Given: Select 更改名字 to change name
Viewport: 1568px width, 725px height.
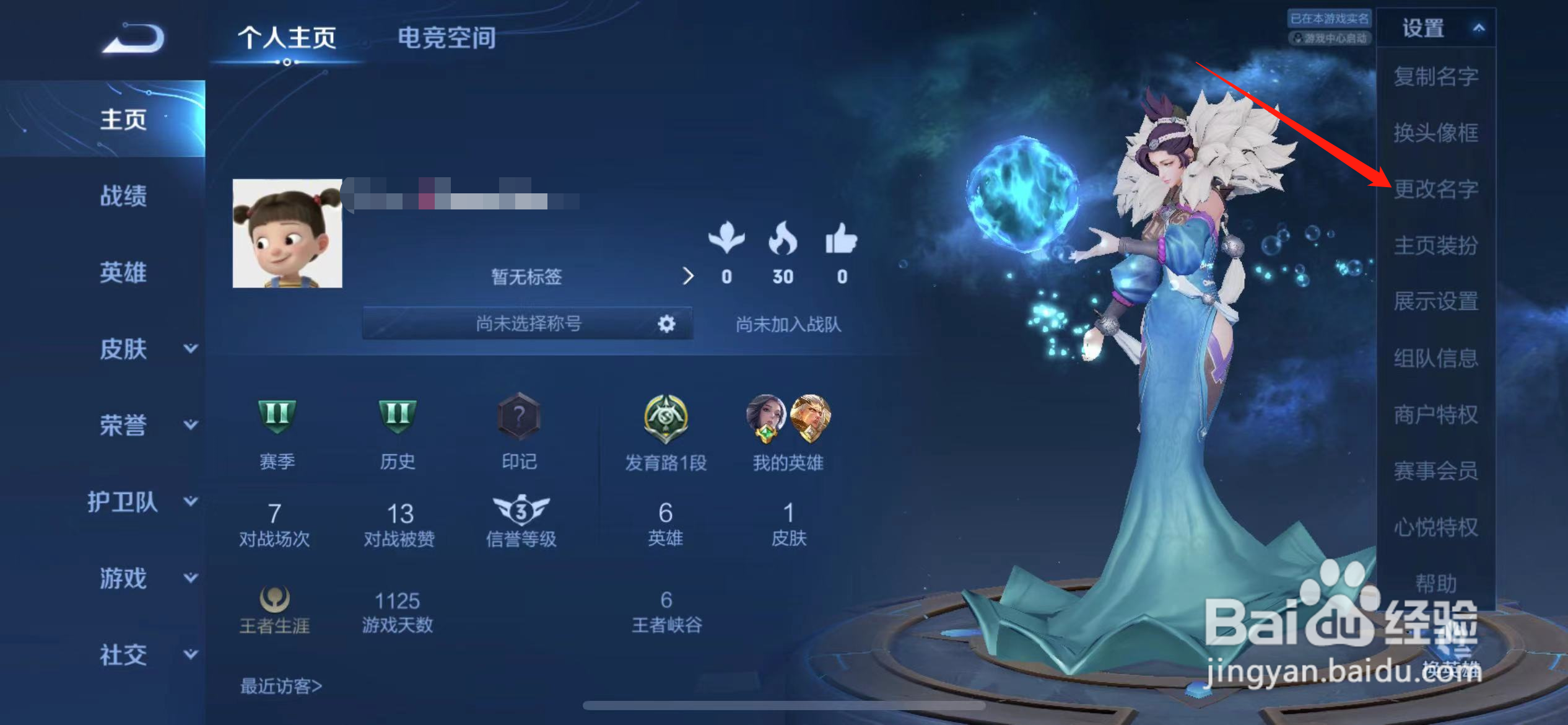Looking at the screenshot, I should tap(1437, 189).
